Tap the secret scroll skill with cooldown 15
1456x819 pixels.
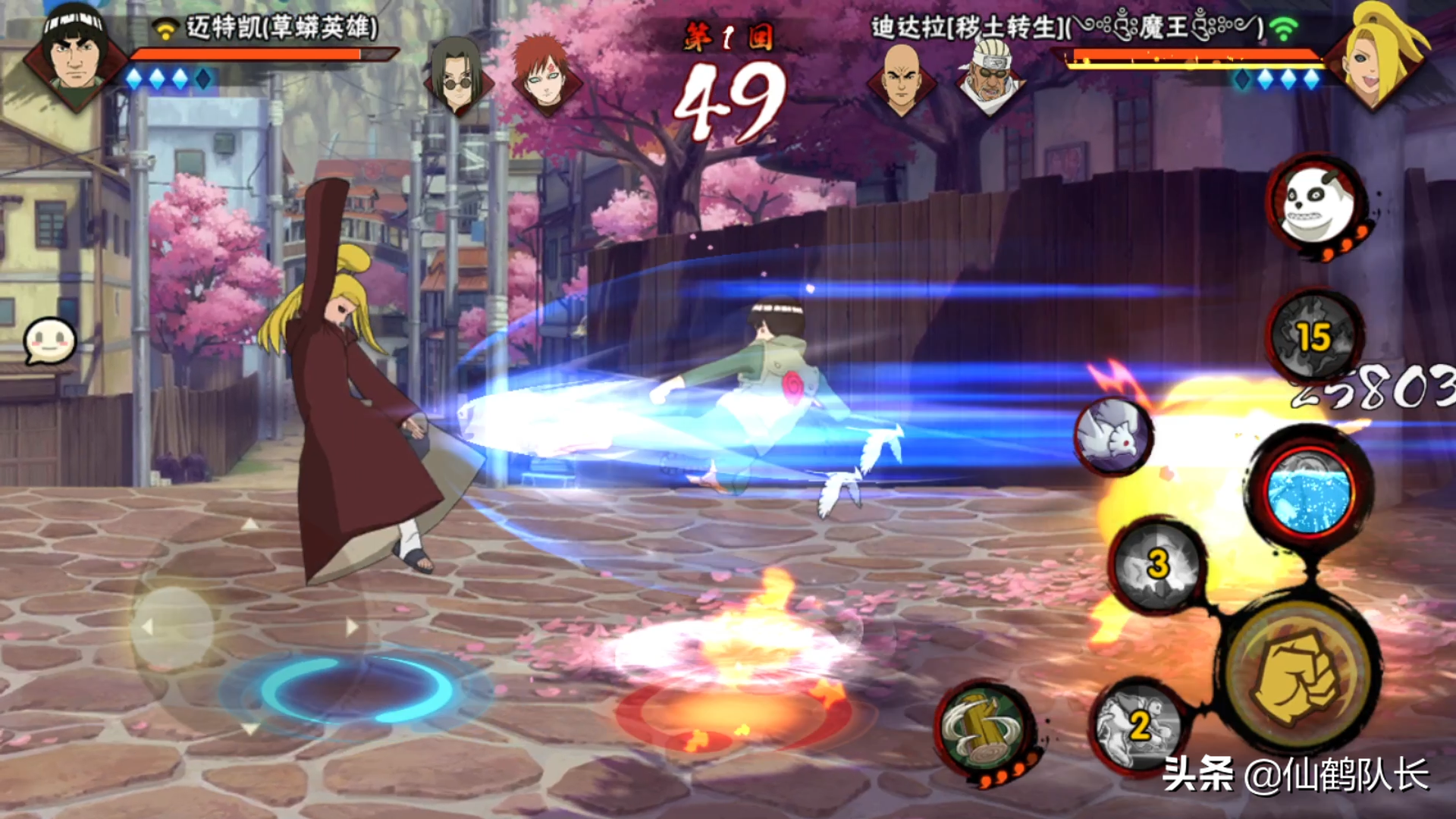[1314, 336]
